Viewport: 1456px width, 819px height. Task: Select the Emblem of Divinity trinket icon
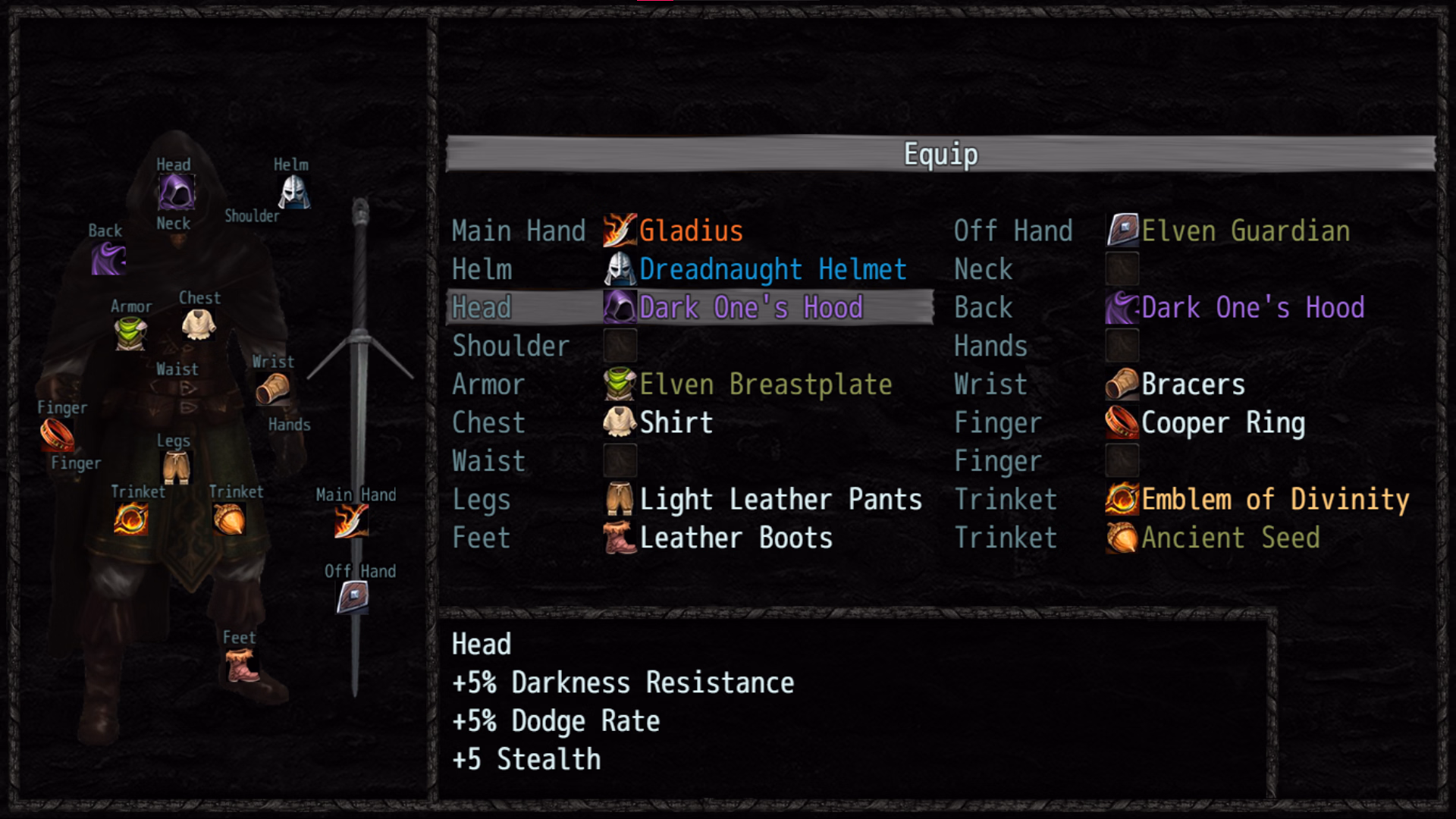(x=1120, y=498)
